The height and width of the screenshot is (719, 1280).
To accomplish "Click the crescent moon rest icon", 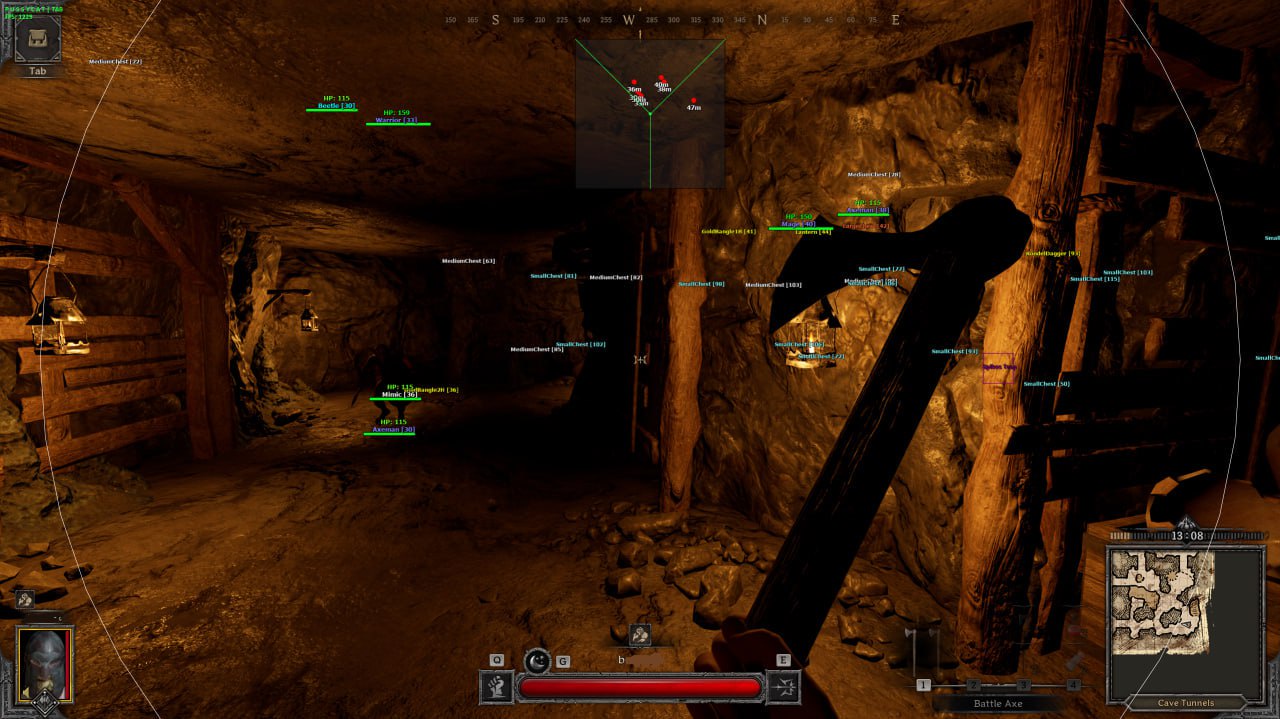I will [x=538, y=660].
